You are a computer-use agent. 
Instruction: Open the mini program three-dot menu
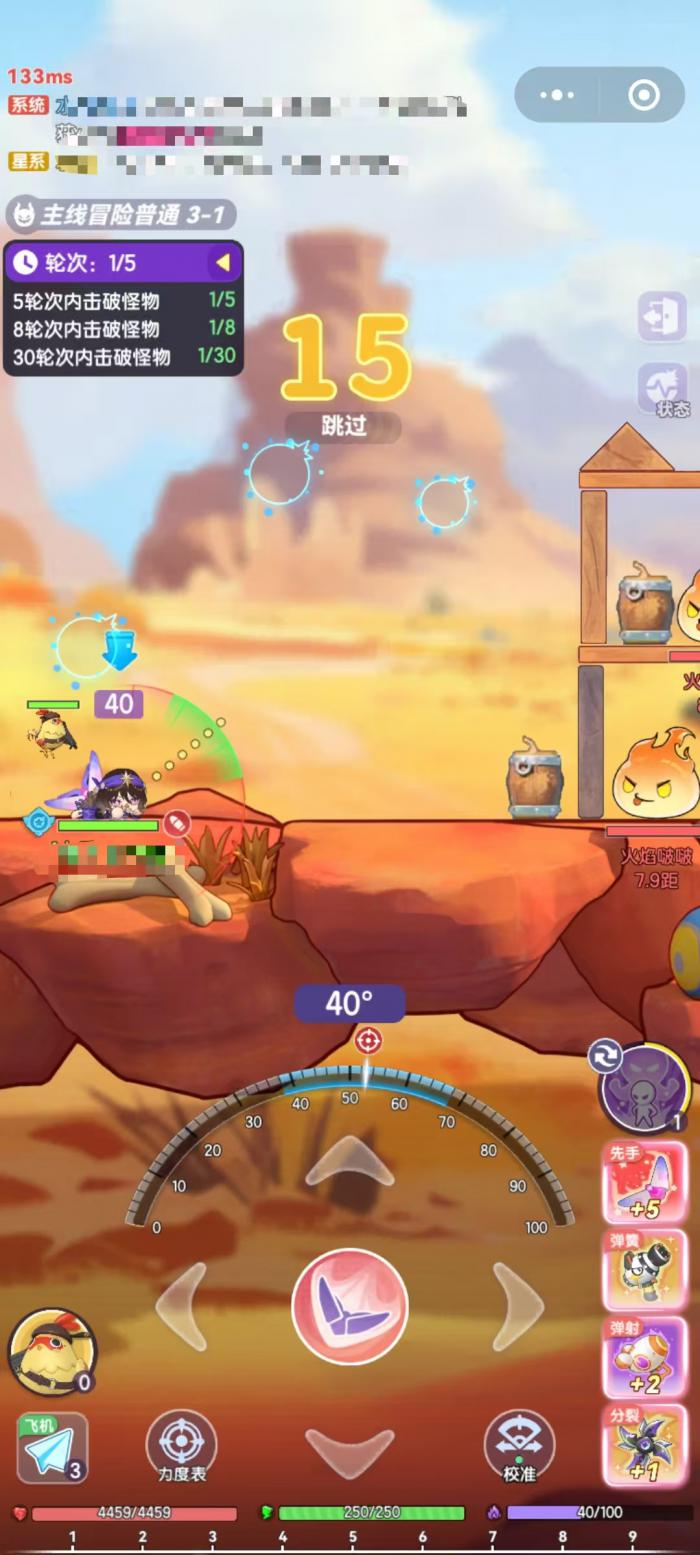pyautogui.click(x=557, y=95)
